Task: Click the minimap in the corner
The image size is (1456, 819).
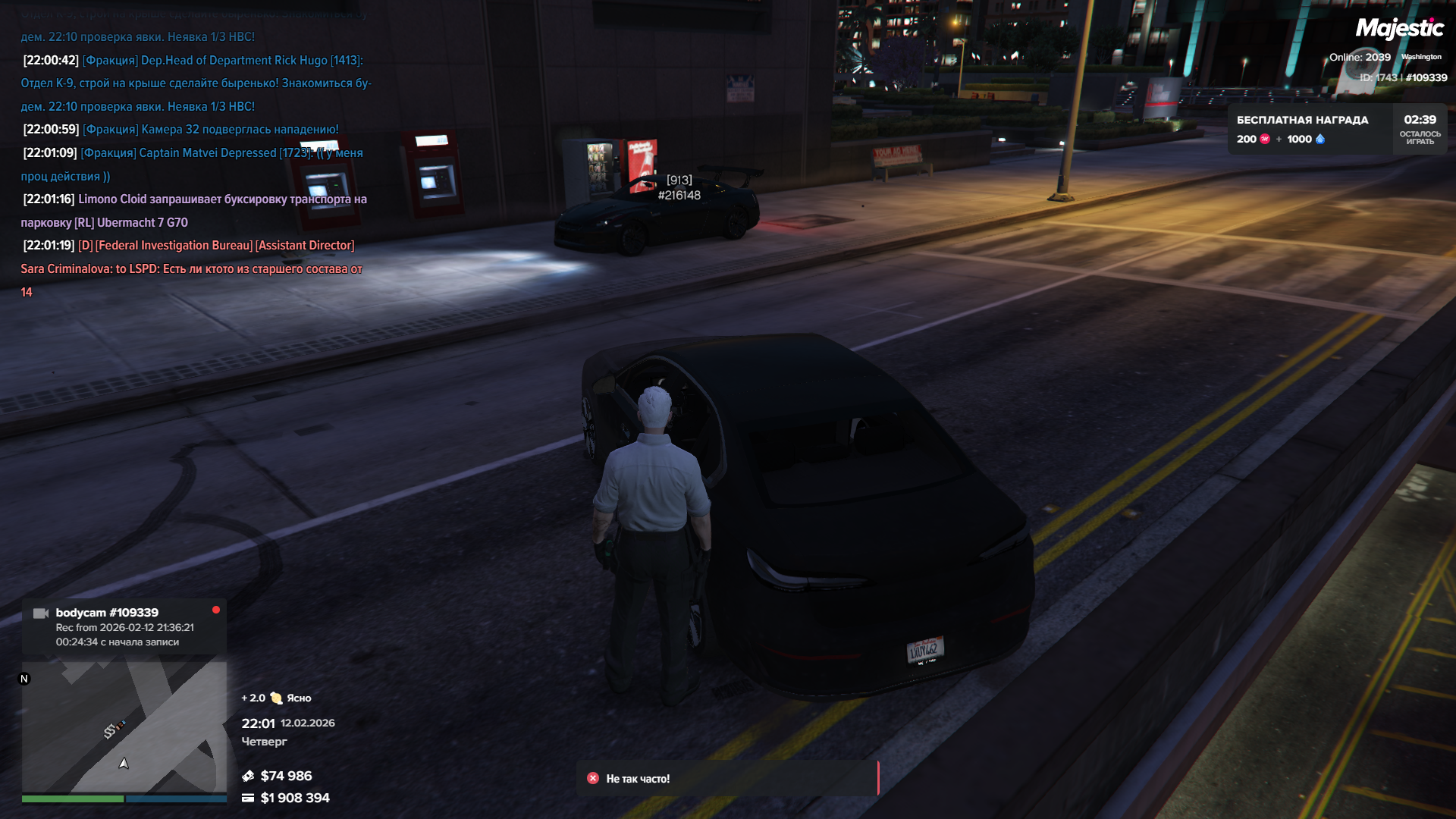Action: [x=124, y=726]
